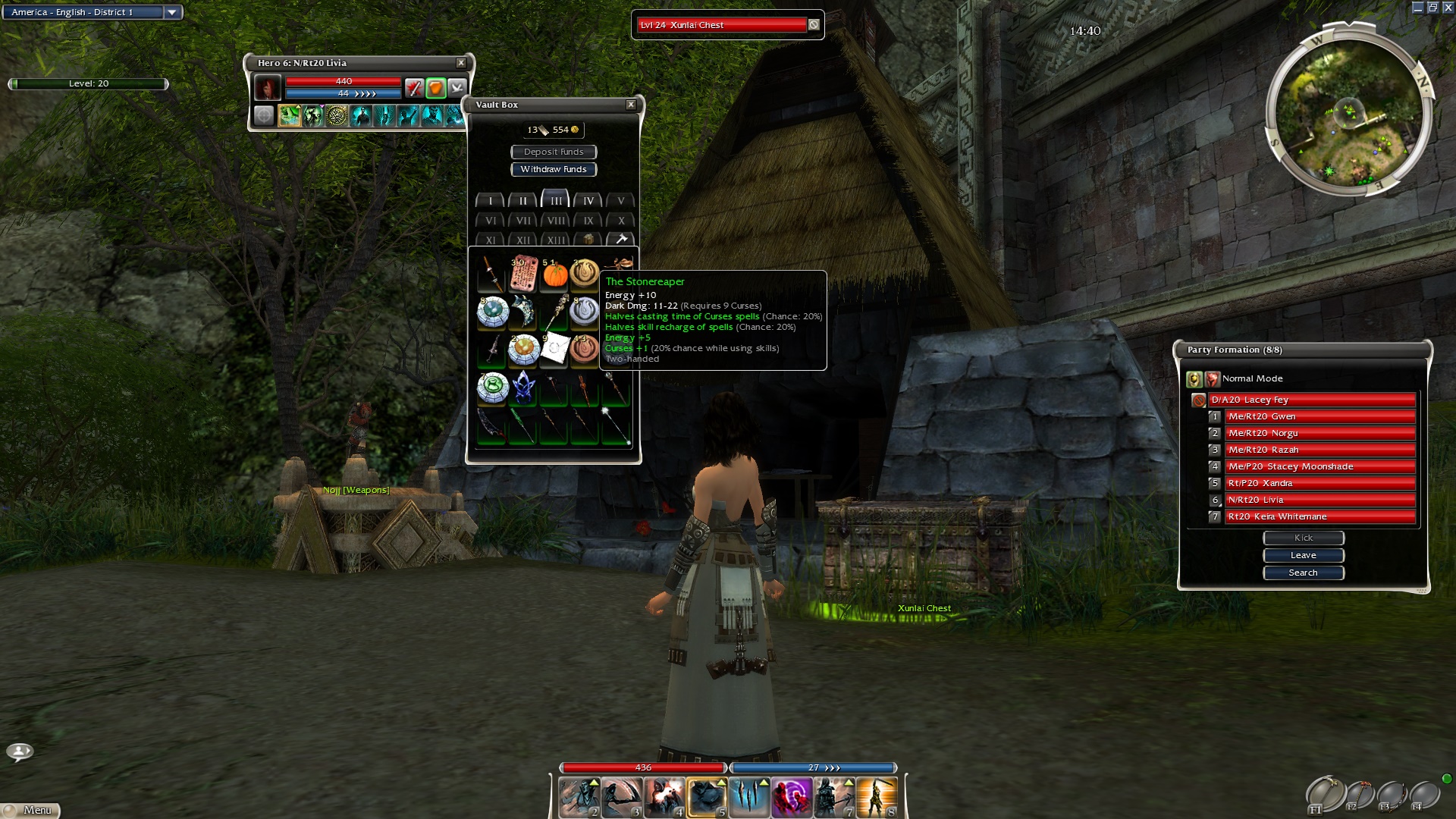The image size is (1456, 819).
Task: Select Me/Rt20 Gwen in the party list
Action: click(1319, 416)
